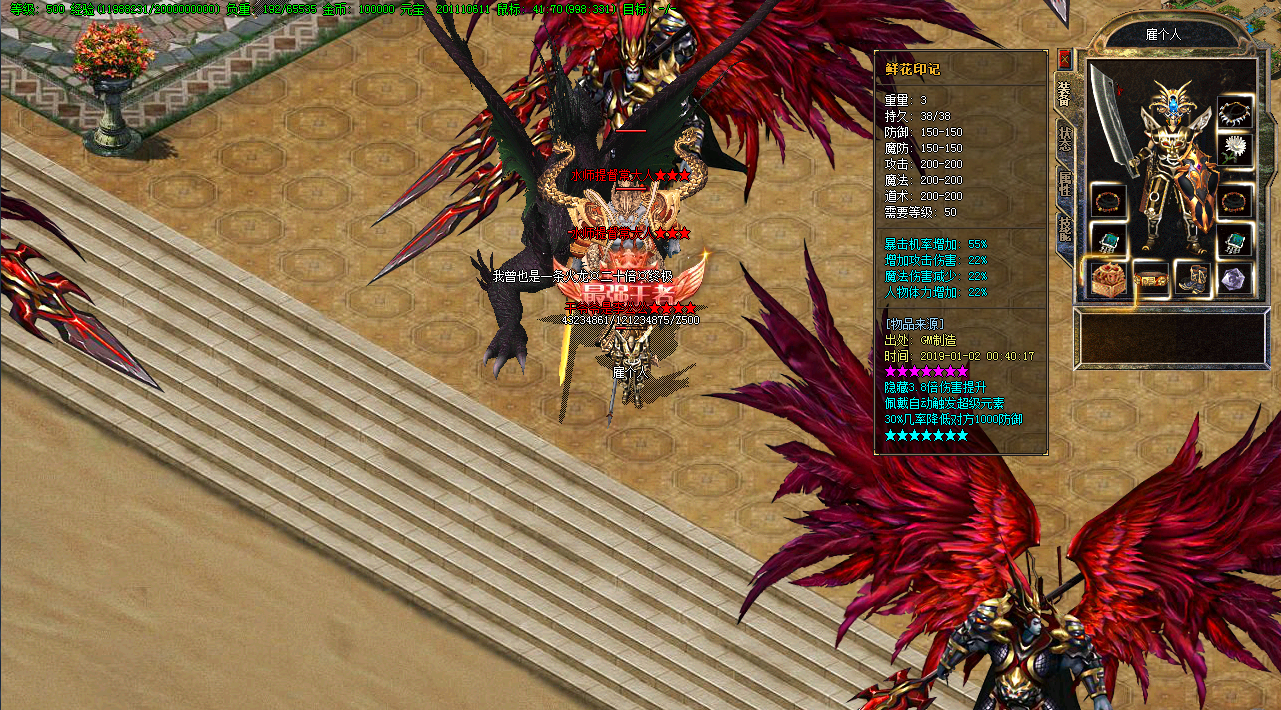Screen dimensions: 1281x710
Task: Select the bracelet slot beneath the white flower
Action: click(x=1235, y=200)
